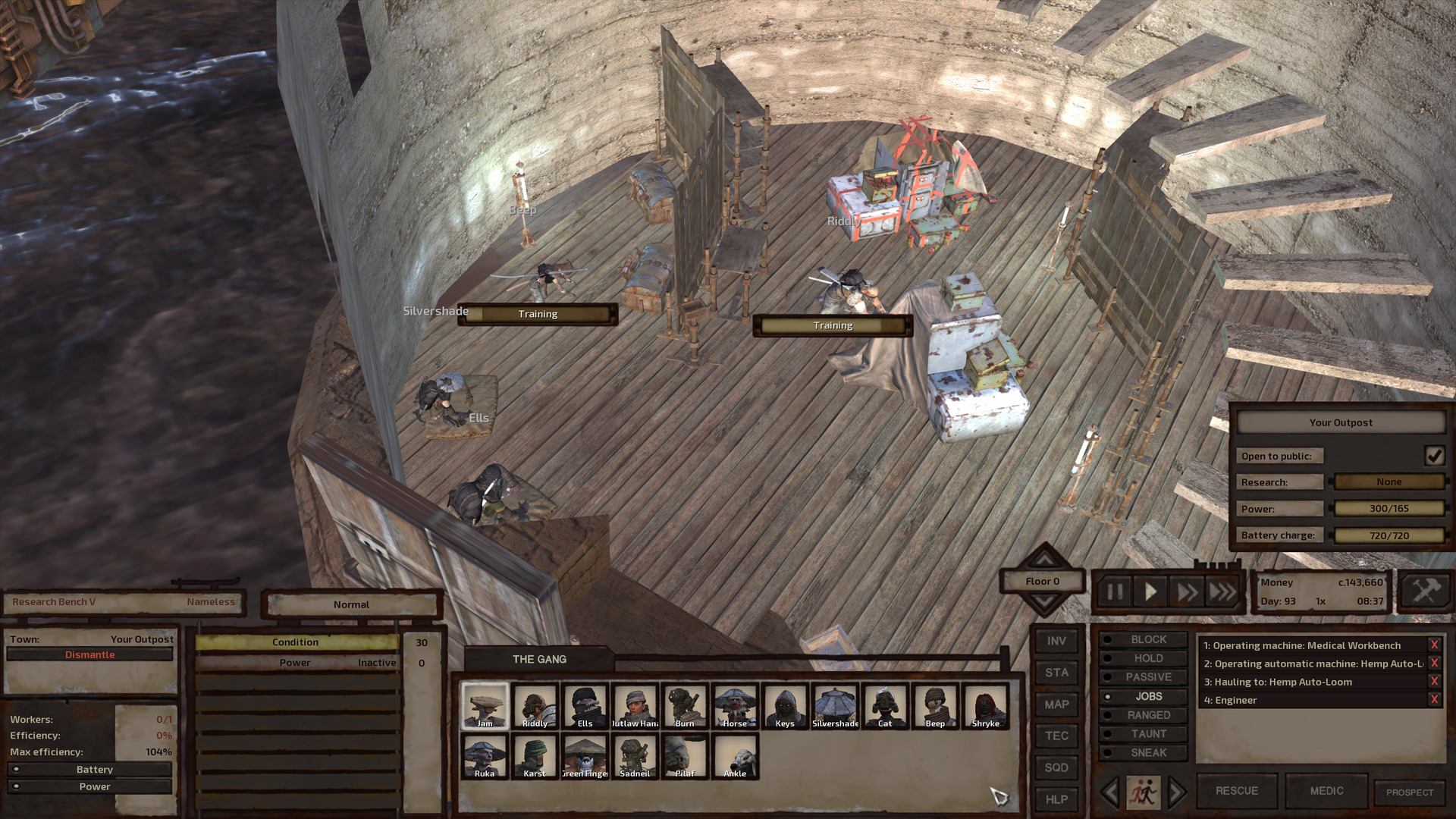Viewport: 1456px width, 819px height.
Task: Select the triple-speed fast forward icon
Action: 1223,592
